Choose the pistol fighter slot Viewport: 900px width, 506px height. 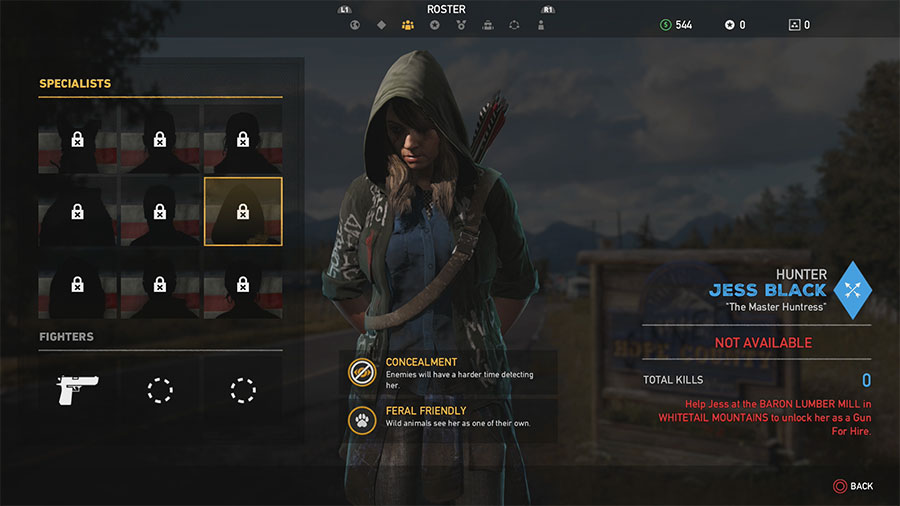pos(77,390)
